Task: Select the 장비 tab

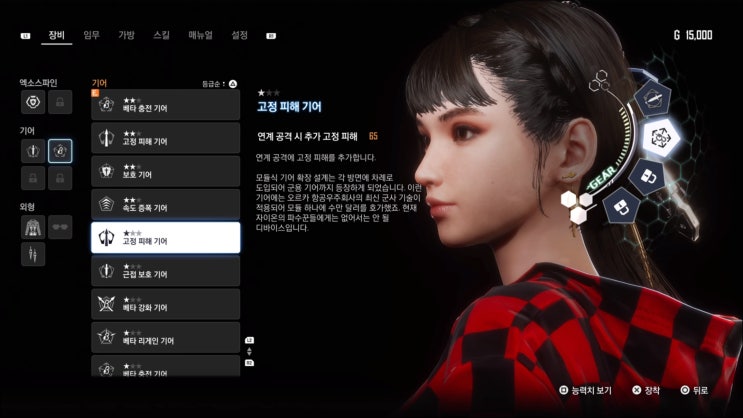Action: [x=57, y=35]
